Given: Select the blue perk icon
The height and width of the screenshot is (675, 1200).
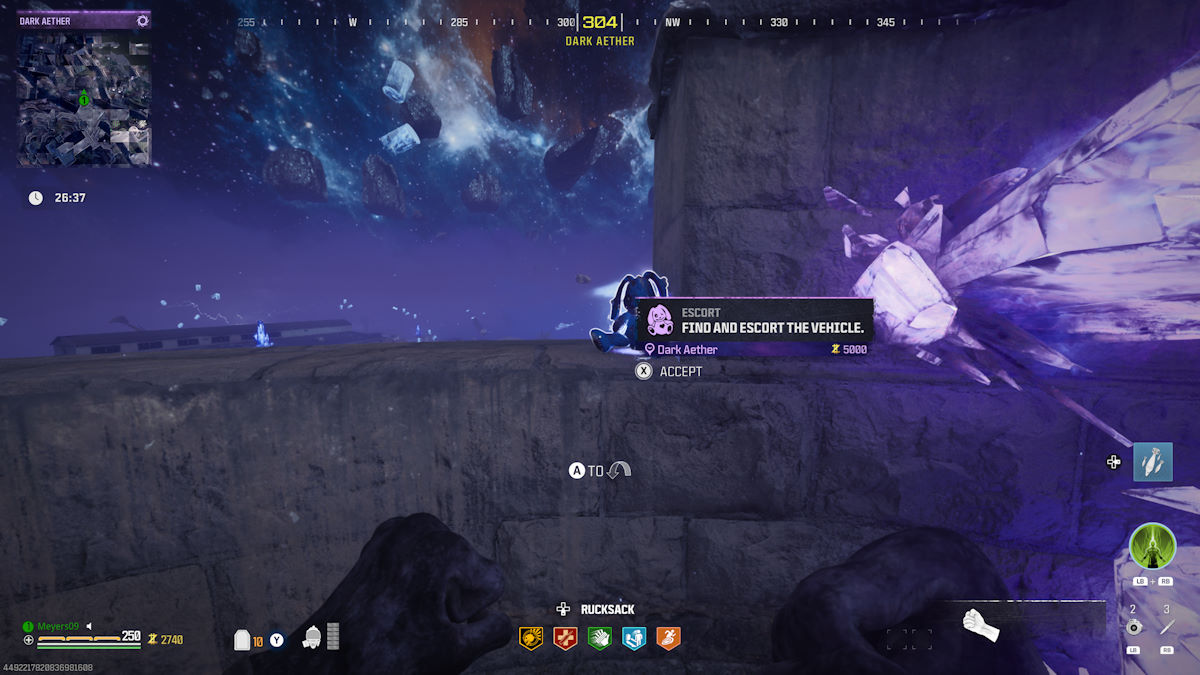Looking at the screenshot, I should [633, 637].
